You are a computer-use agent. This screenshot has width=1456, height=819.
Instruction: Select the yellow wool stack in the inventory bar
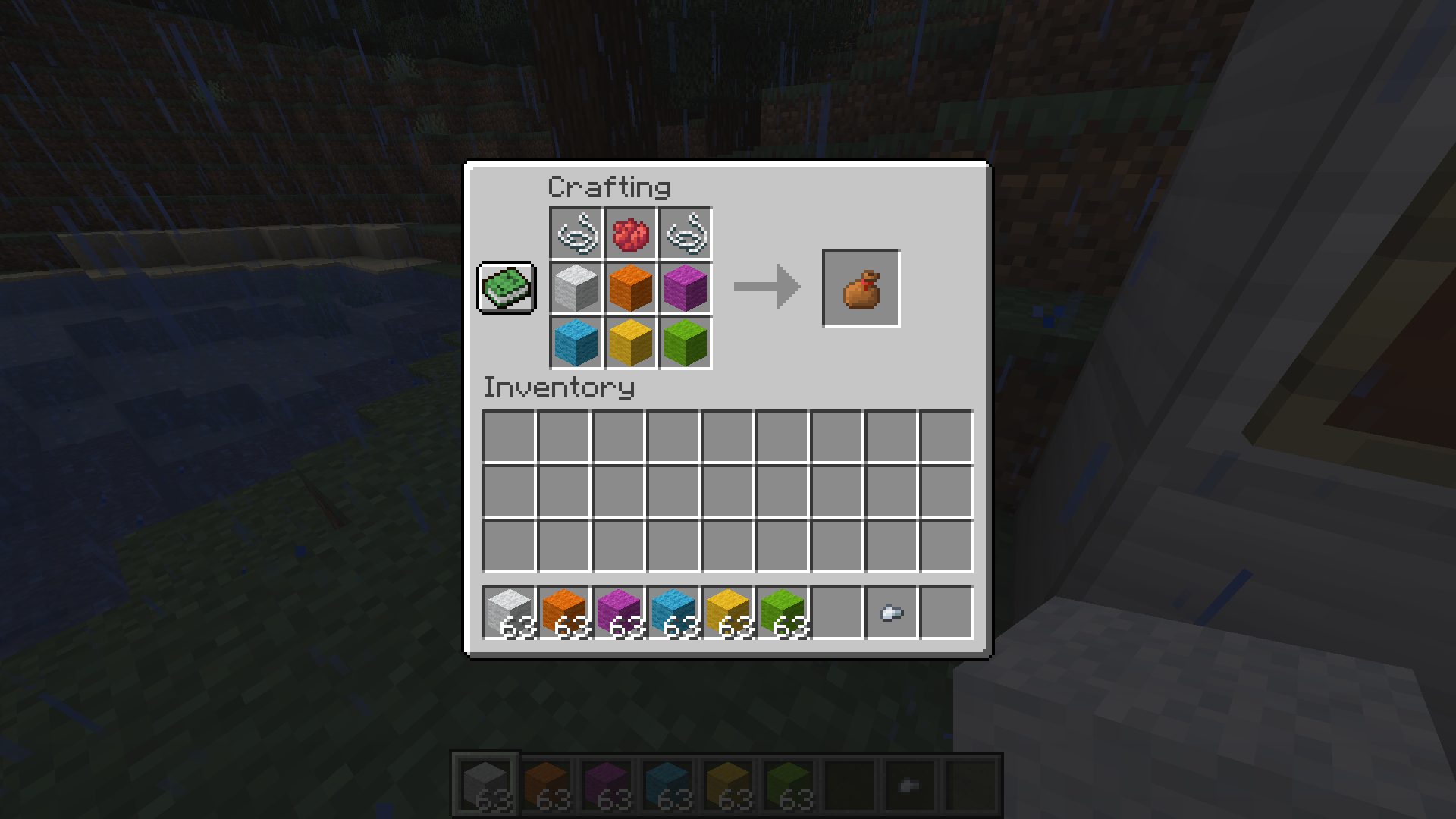tap(728, 613)
